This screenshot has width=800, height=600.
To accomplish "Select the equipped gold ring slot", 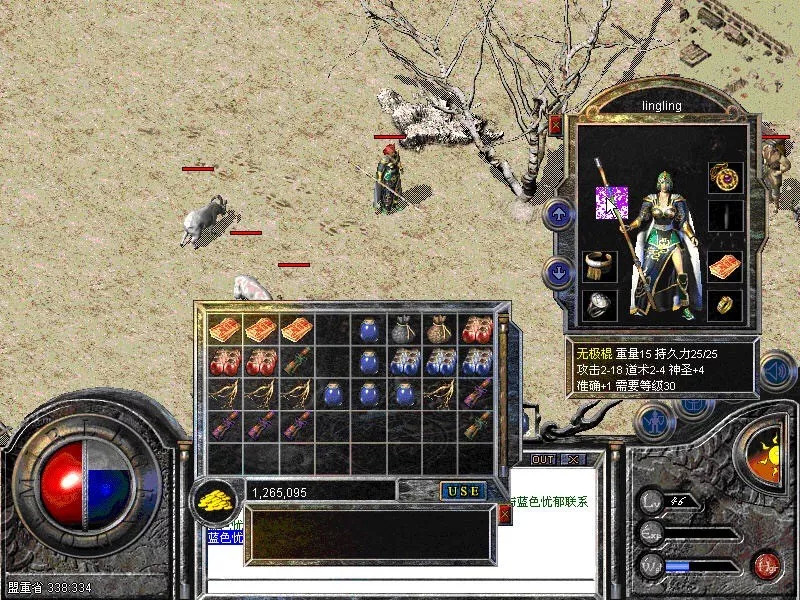I will point(725,305).
